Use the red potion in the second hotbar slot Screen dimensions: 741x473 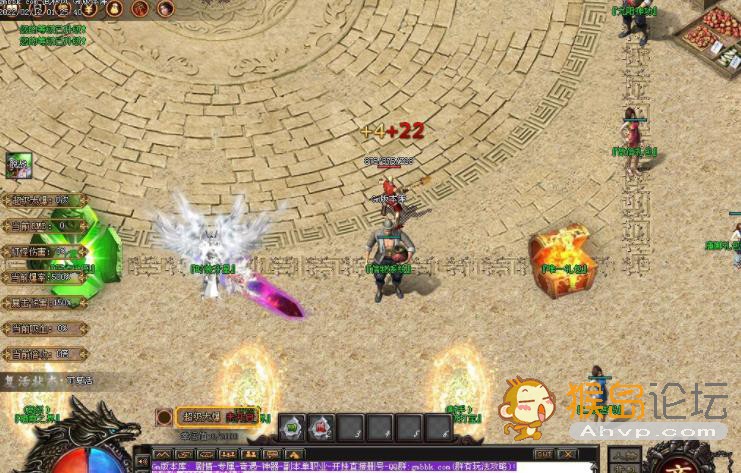[321, 428]
